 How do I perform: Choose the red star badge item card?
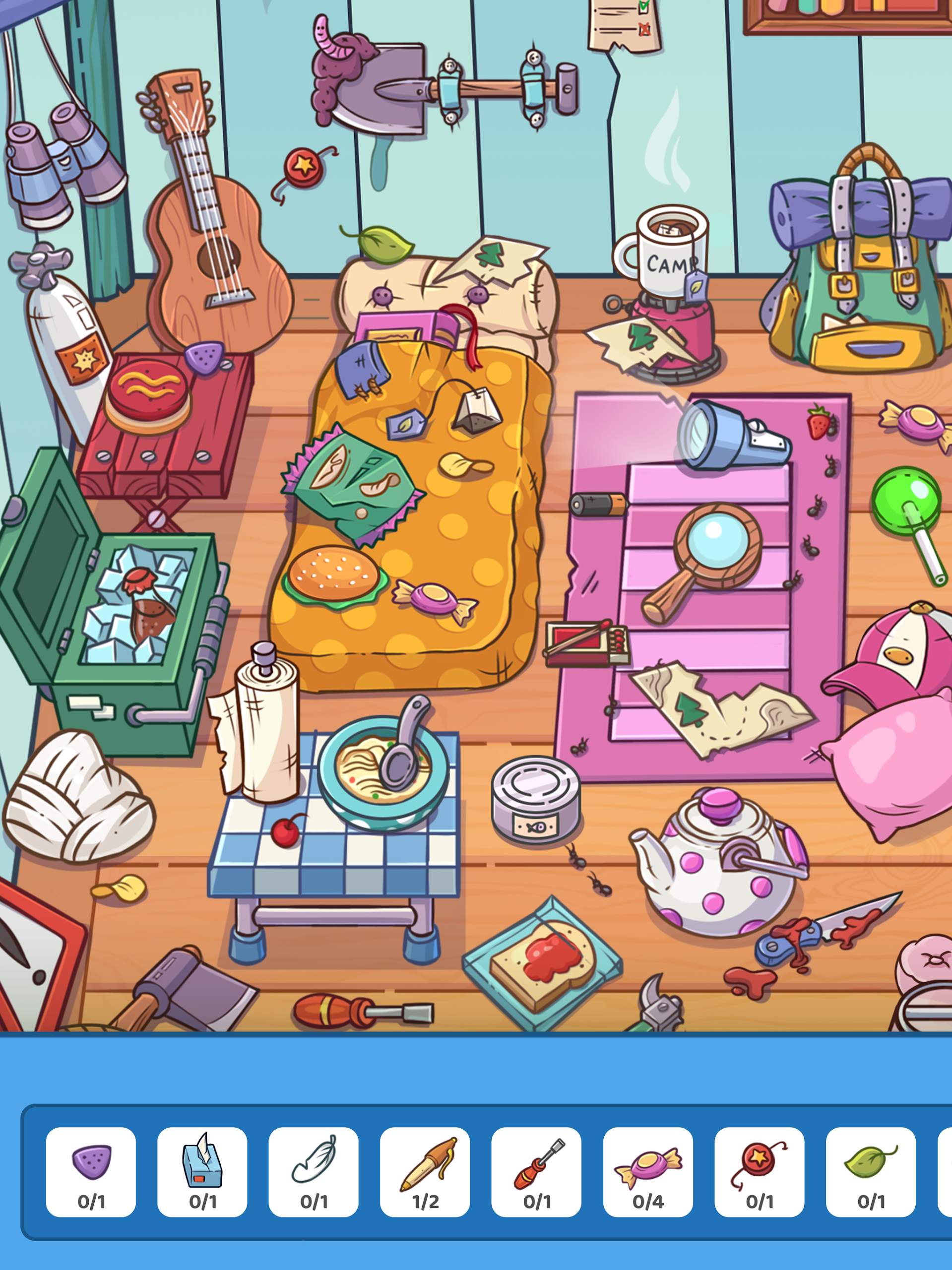[x=759, y=1171]
